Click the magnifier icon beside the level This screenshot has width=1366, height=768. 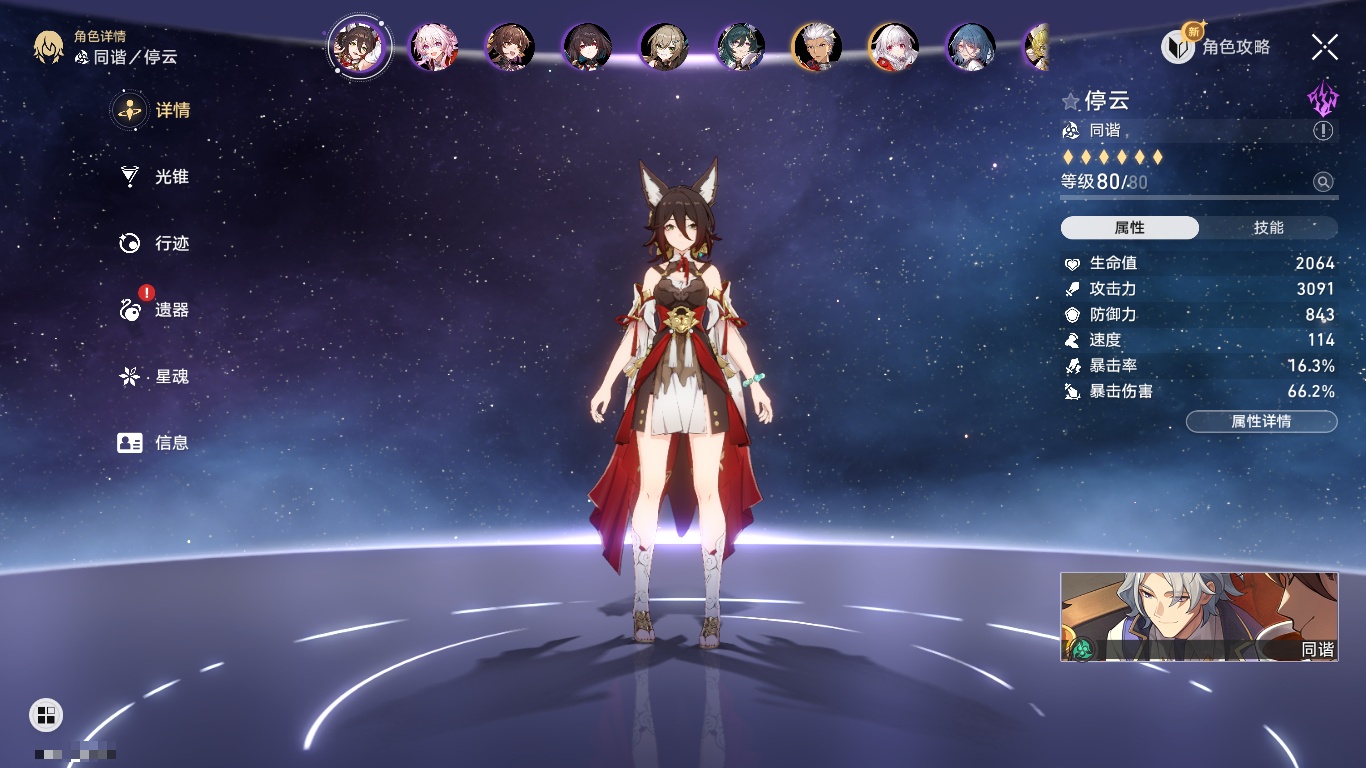point(1323,182)
